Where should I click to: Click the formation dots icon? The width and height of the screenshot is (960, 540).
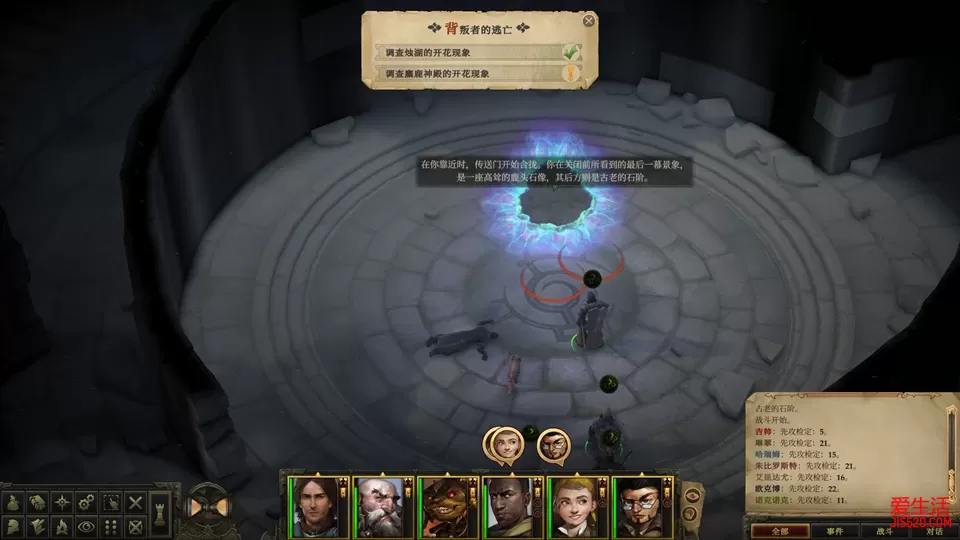(x=112, y=525)
